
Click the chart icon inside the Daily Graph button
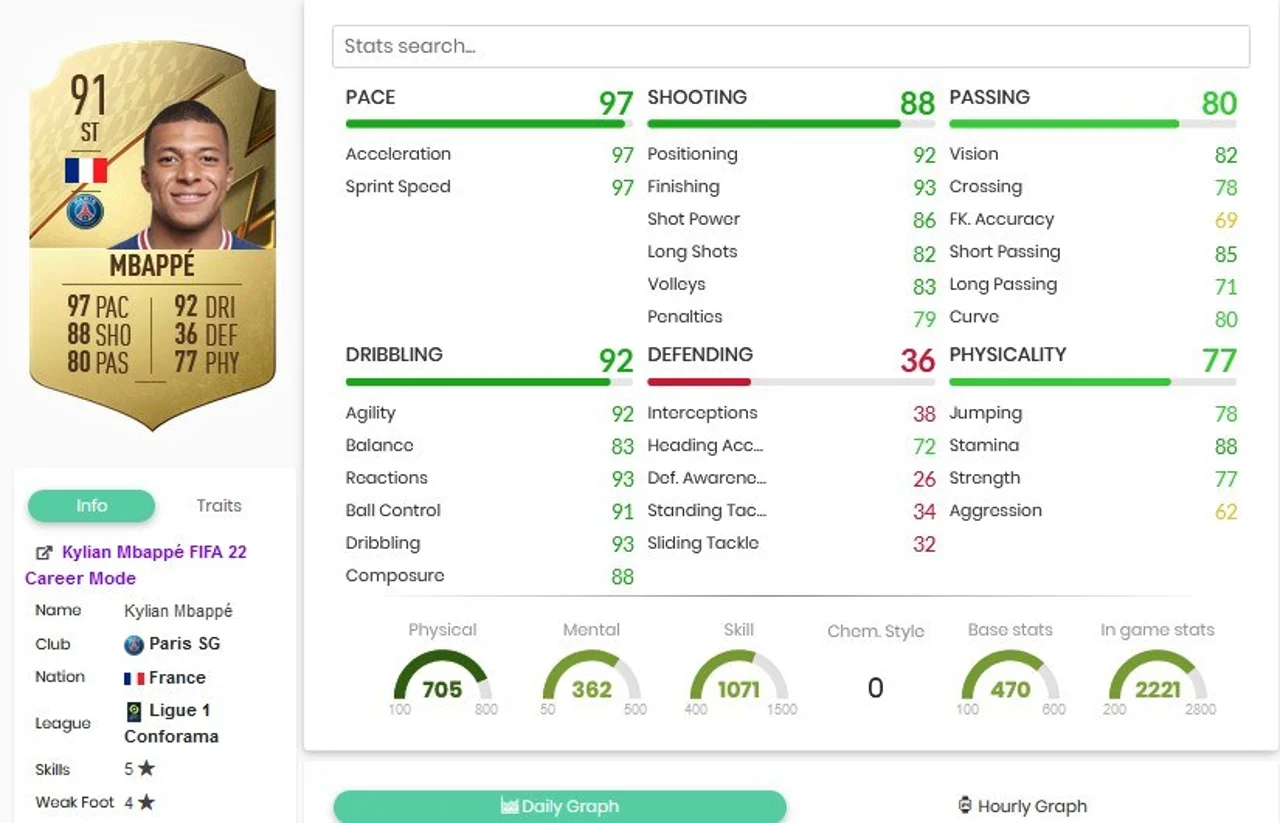click(x=510, y=806)
